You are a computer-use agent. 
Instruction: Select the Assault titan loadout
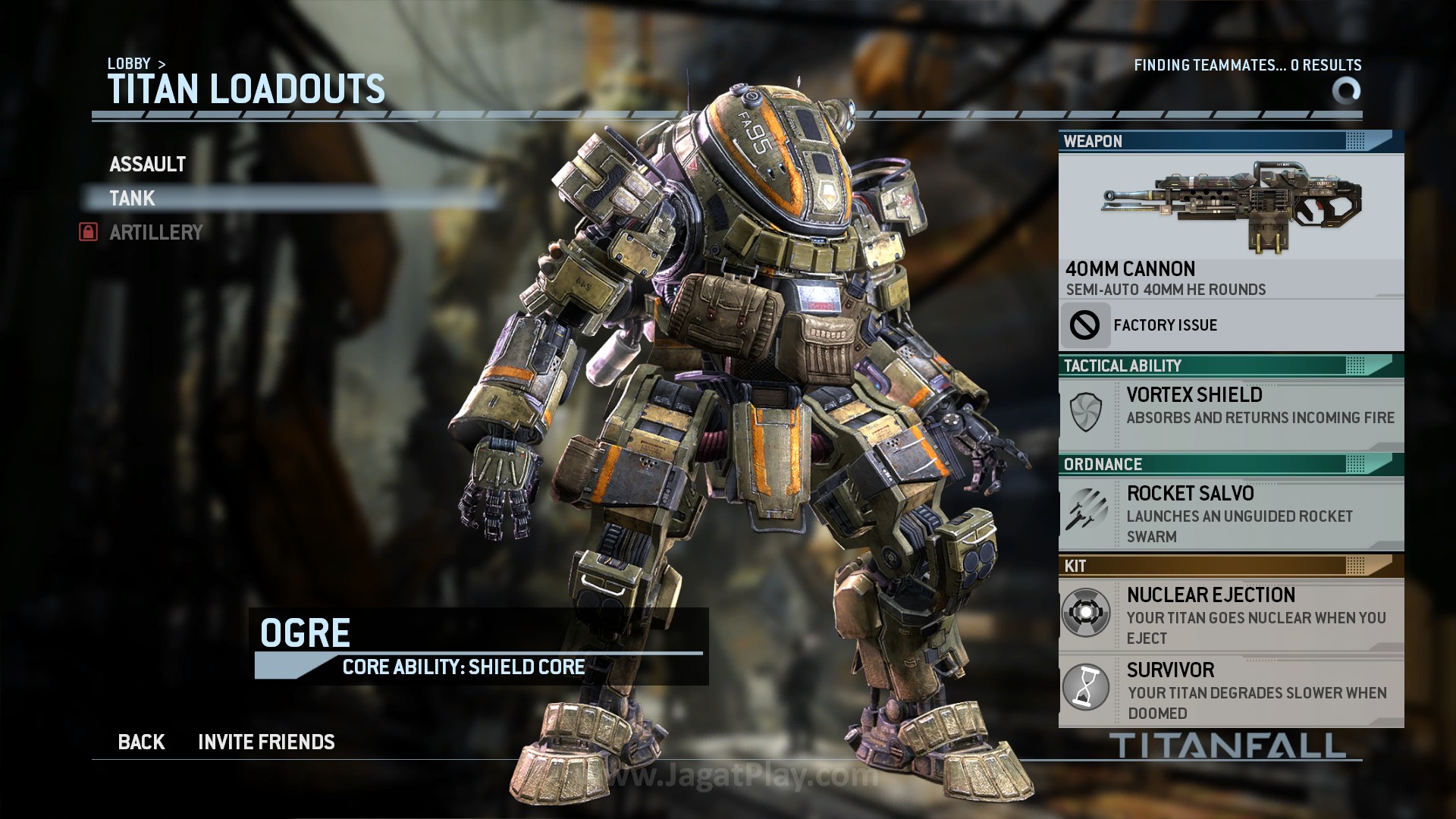pos(148,165)
